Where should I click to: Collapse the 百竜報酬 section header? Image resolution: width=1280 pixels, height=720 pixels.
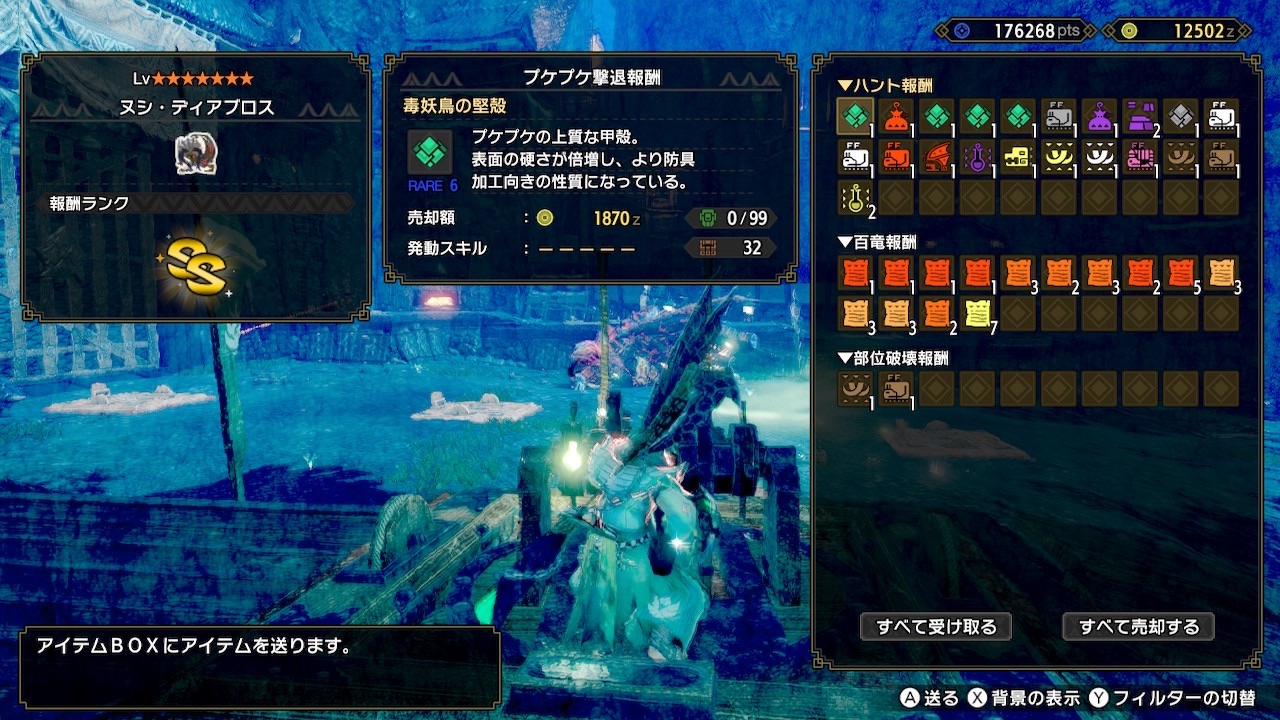tap(877, 242)
